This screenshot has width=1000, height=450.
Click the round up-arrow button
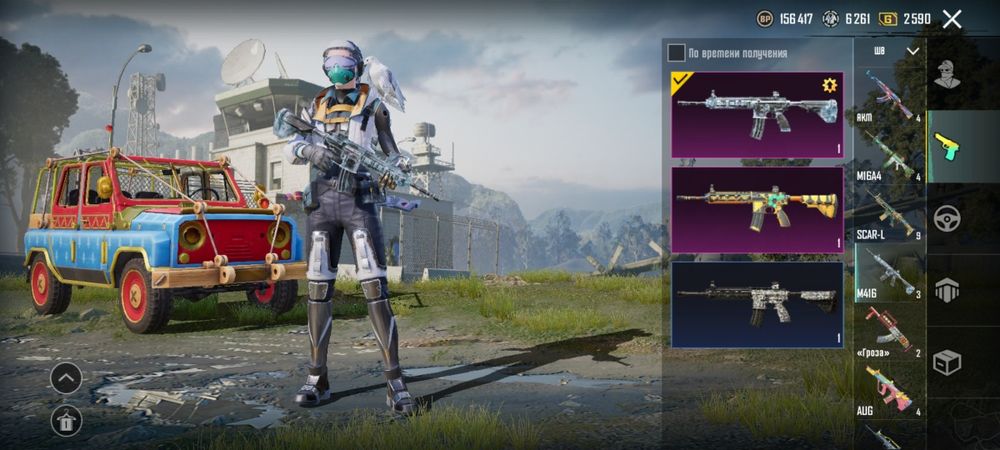(x=66, y=378)
